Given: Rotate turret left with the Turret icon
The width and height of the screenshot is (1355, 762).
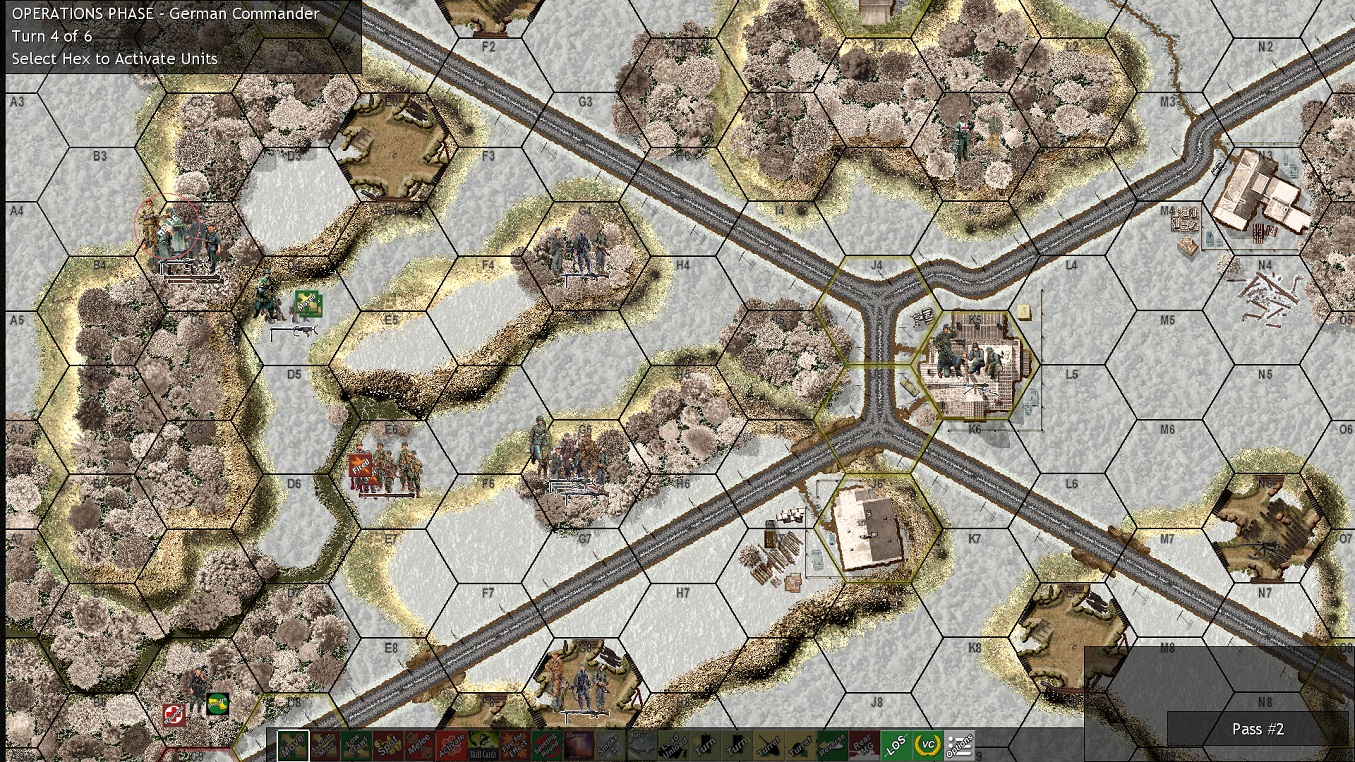Looking at the screenshot, I should pyautogui.click(x=767, y=744).
